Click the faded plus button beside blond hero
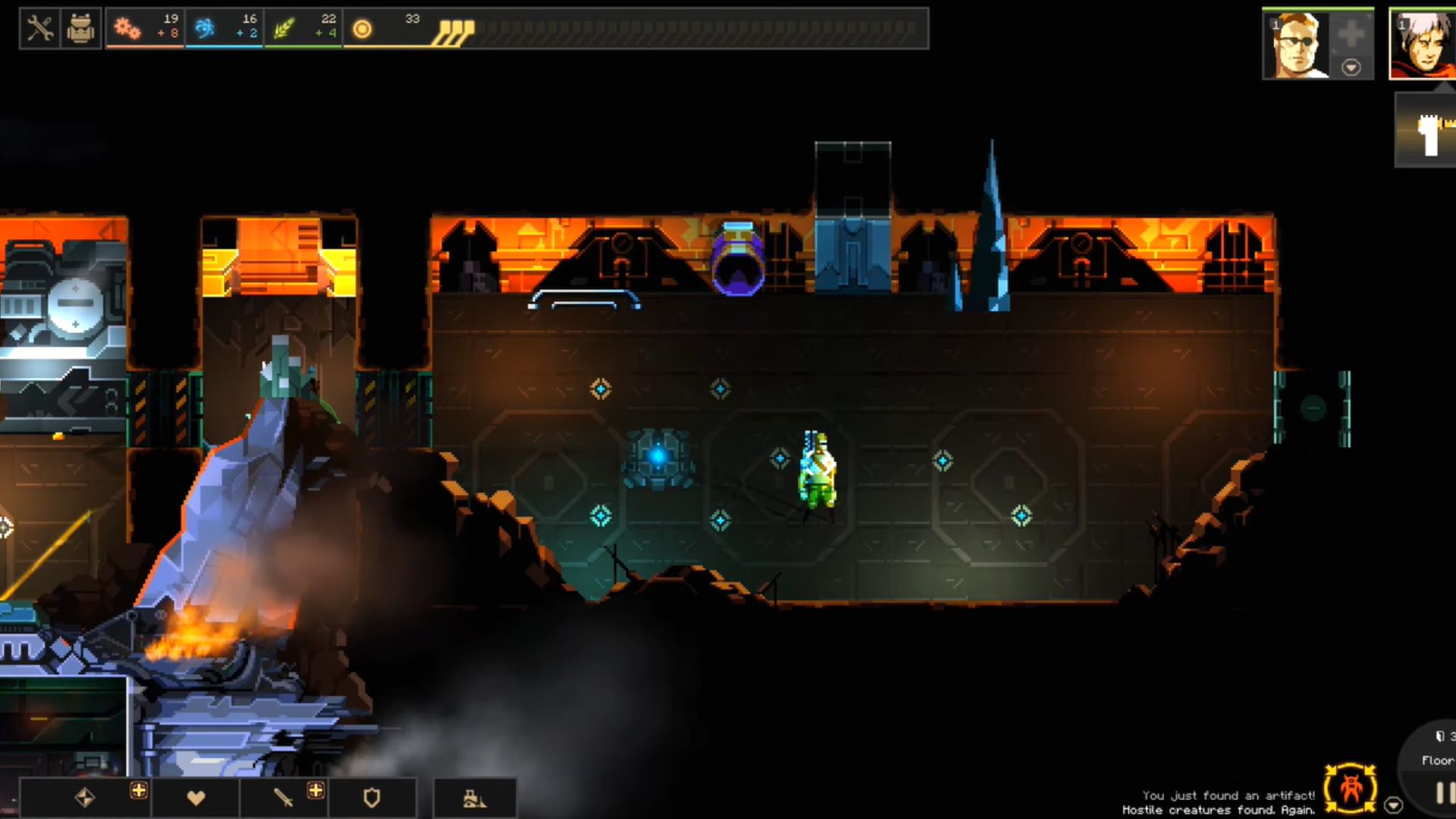 pos(1351,34)
